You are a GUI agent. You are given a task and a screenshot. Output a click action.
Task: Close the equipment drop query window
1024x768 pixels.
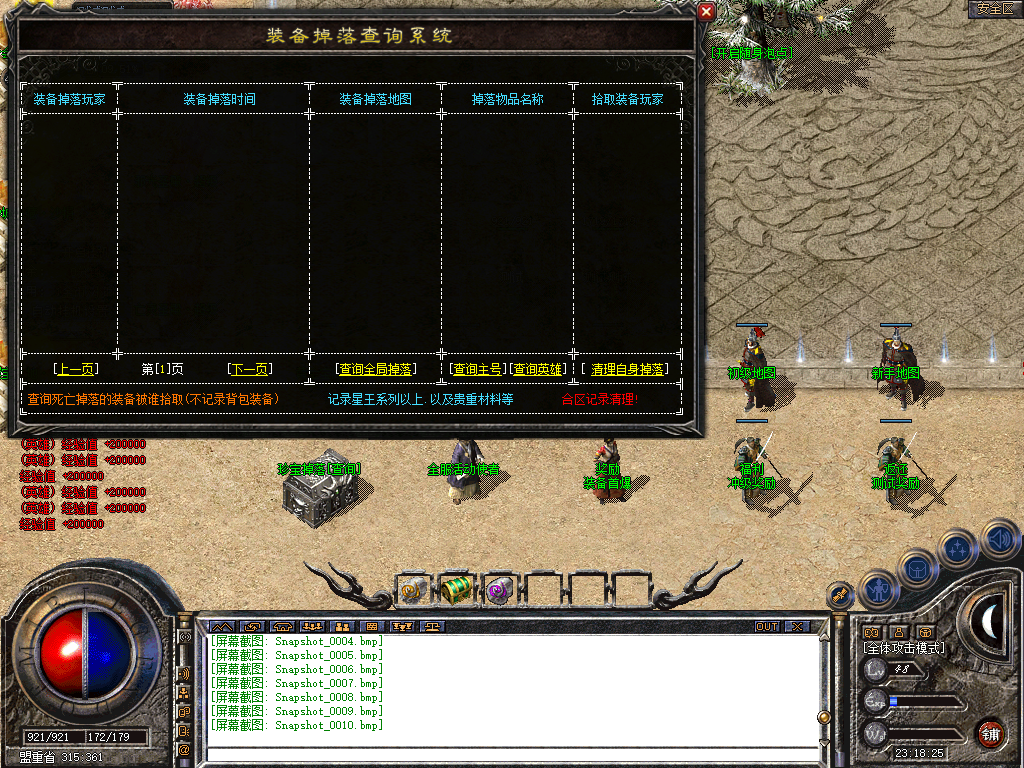[706, 11]
